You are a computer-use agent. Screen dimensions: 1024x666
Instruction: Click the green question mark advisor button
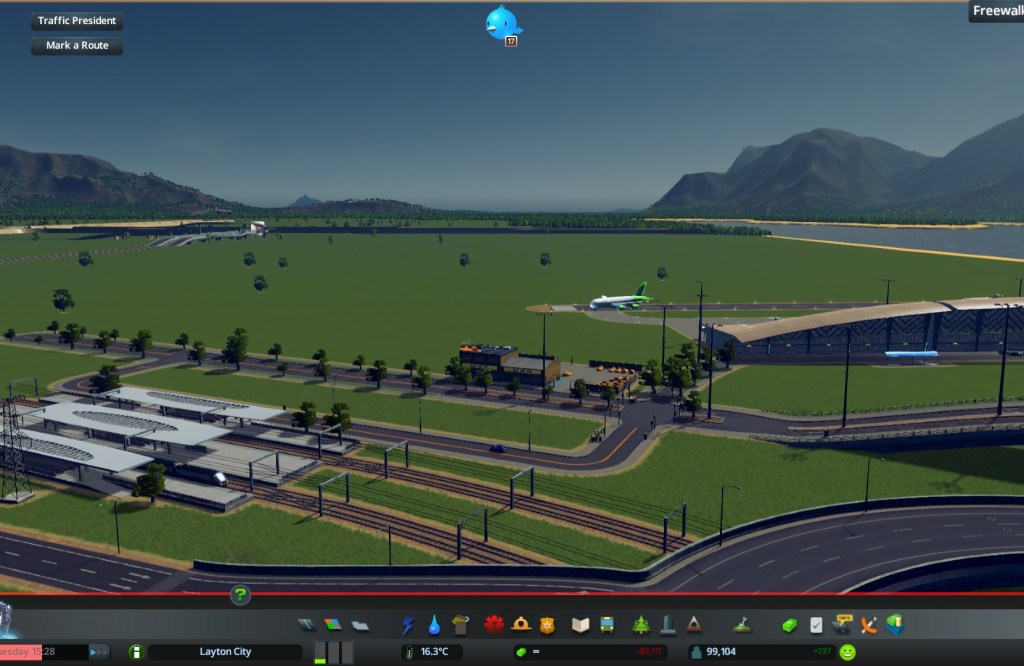coord(240,596)
